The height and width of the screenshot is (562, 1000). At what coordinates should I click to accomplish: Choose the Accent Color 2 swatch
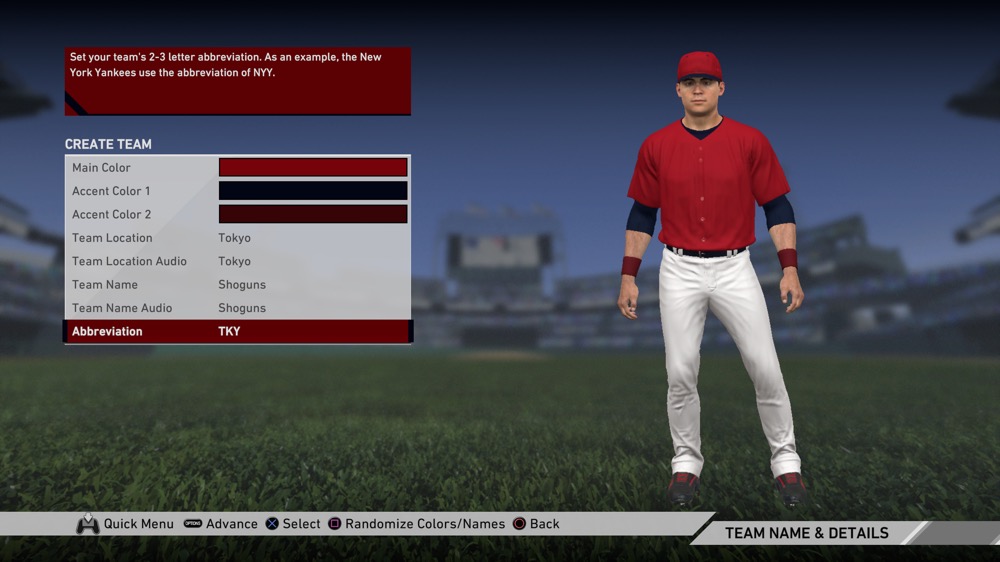tap(313, 214)
